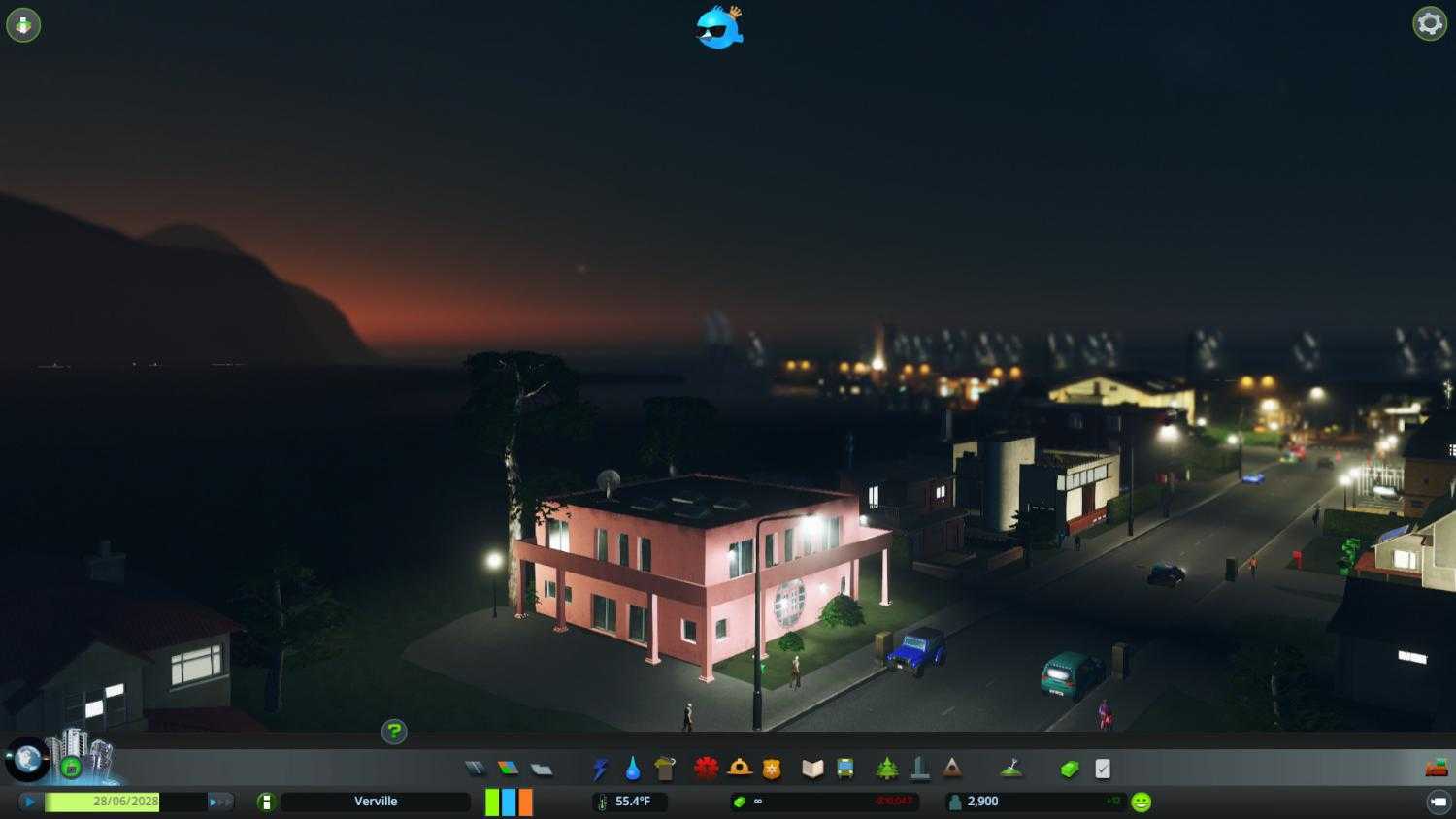This screenshot has width=1456, height=819.
Task: Select the Landscaping shovel tool
Action: (x=1011, y=768)
